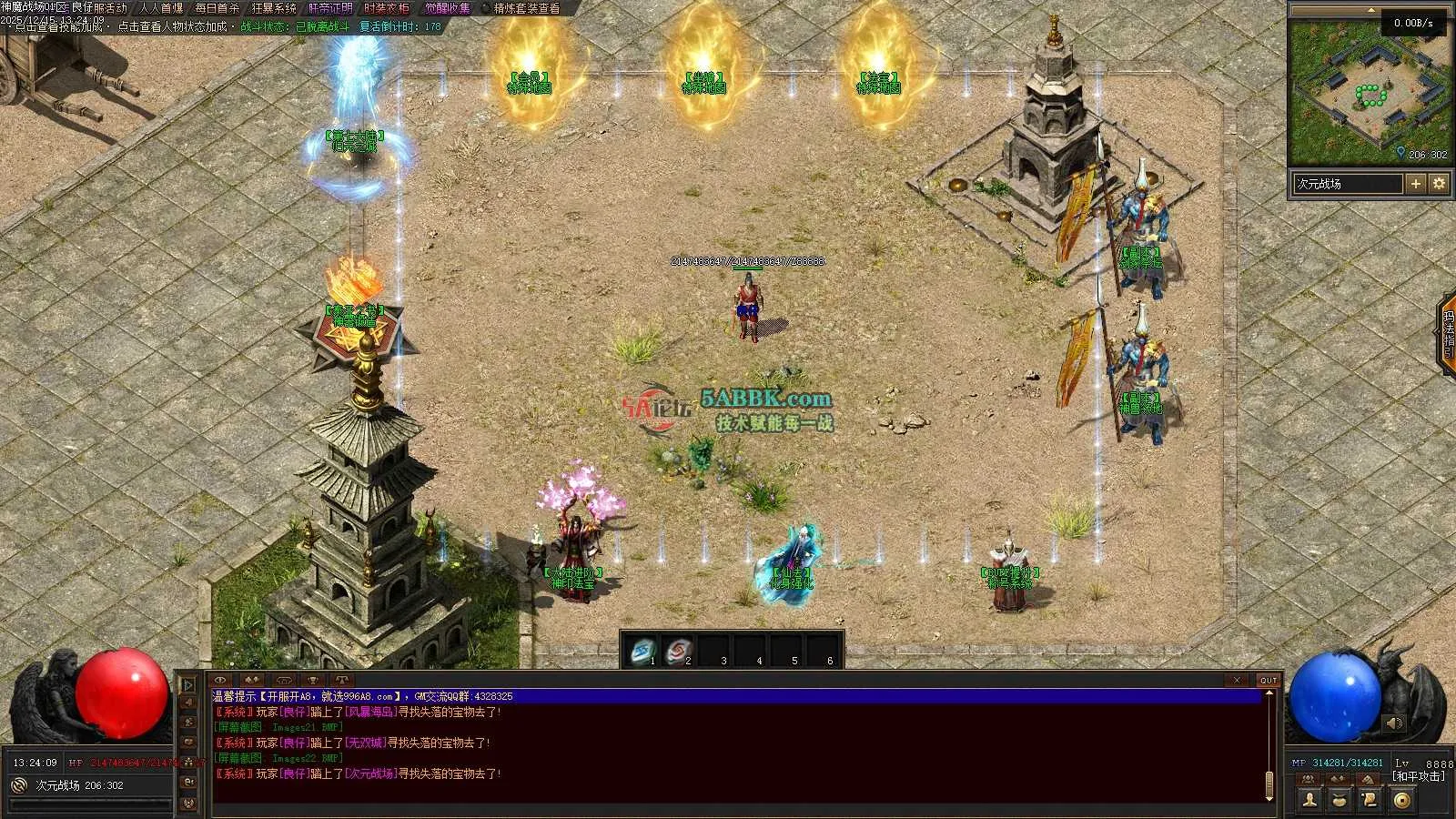Open the 觉醒收集 menu entry
The width and height of the screenshot is (1456, 819).
[x=448, y=8]
